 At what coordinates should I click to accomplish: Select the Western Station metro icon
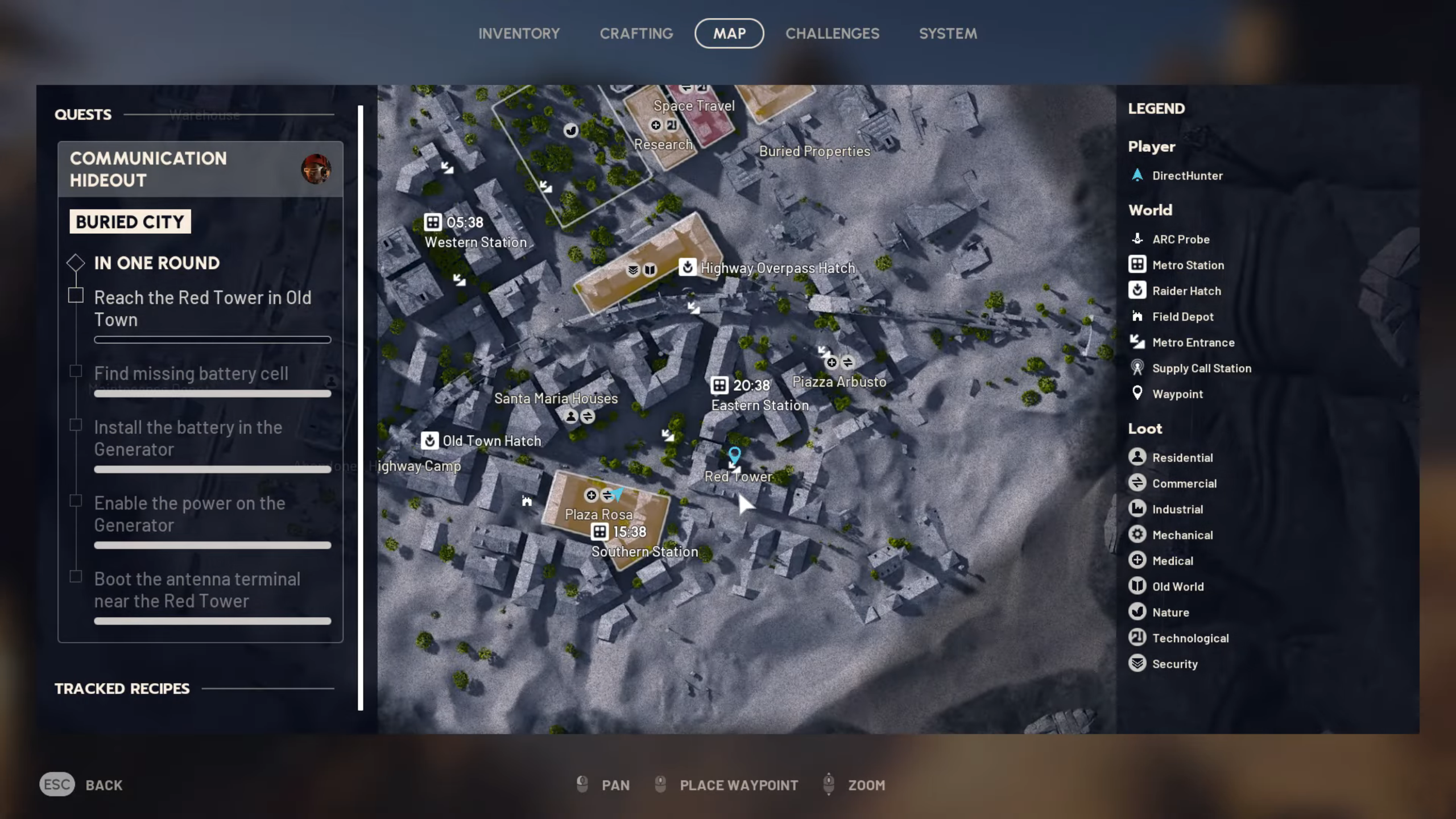tap(434, 222)
